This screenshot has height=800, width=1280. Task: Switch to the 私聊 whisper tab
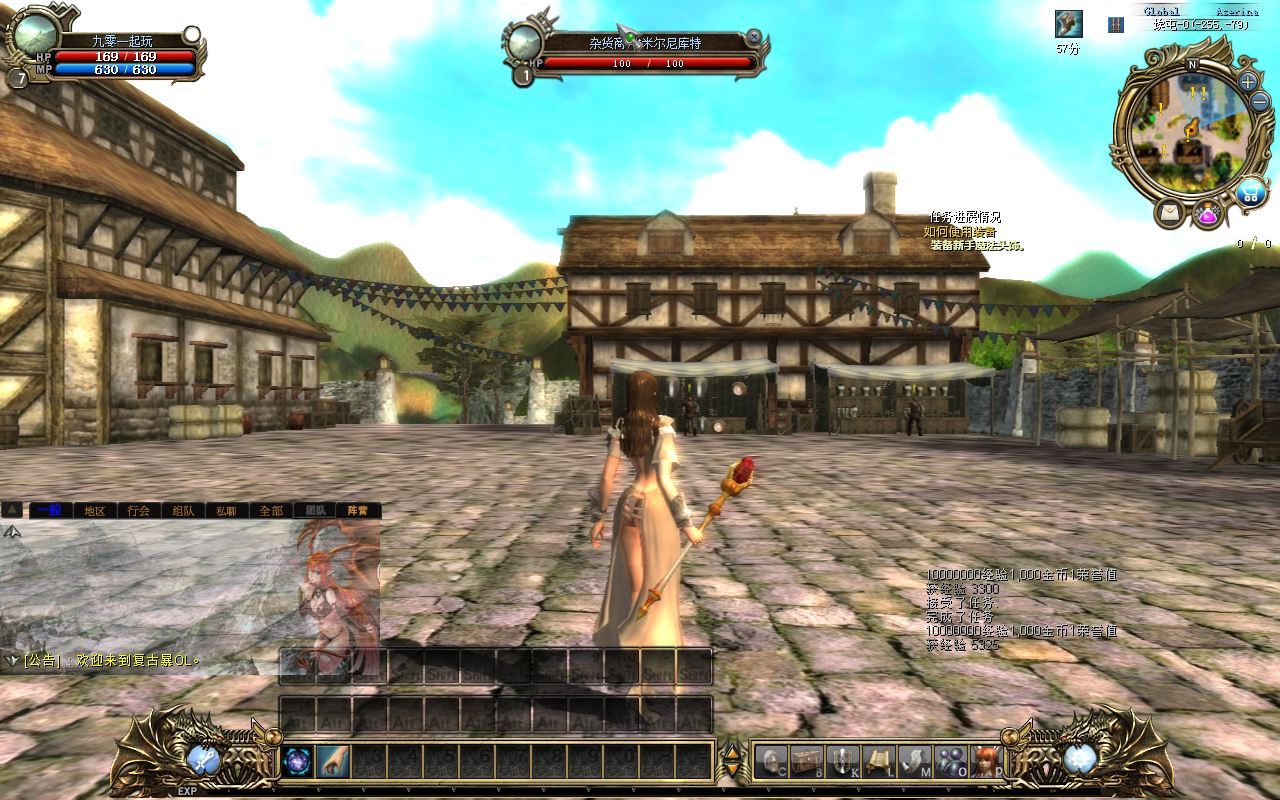click(x=227, y=510)
